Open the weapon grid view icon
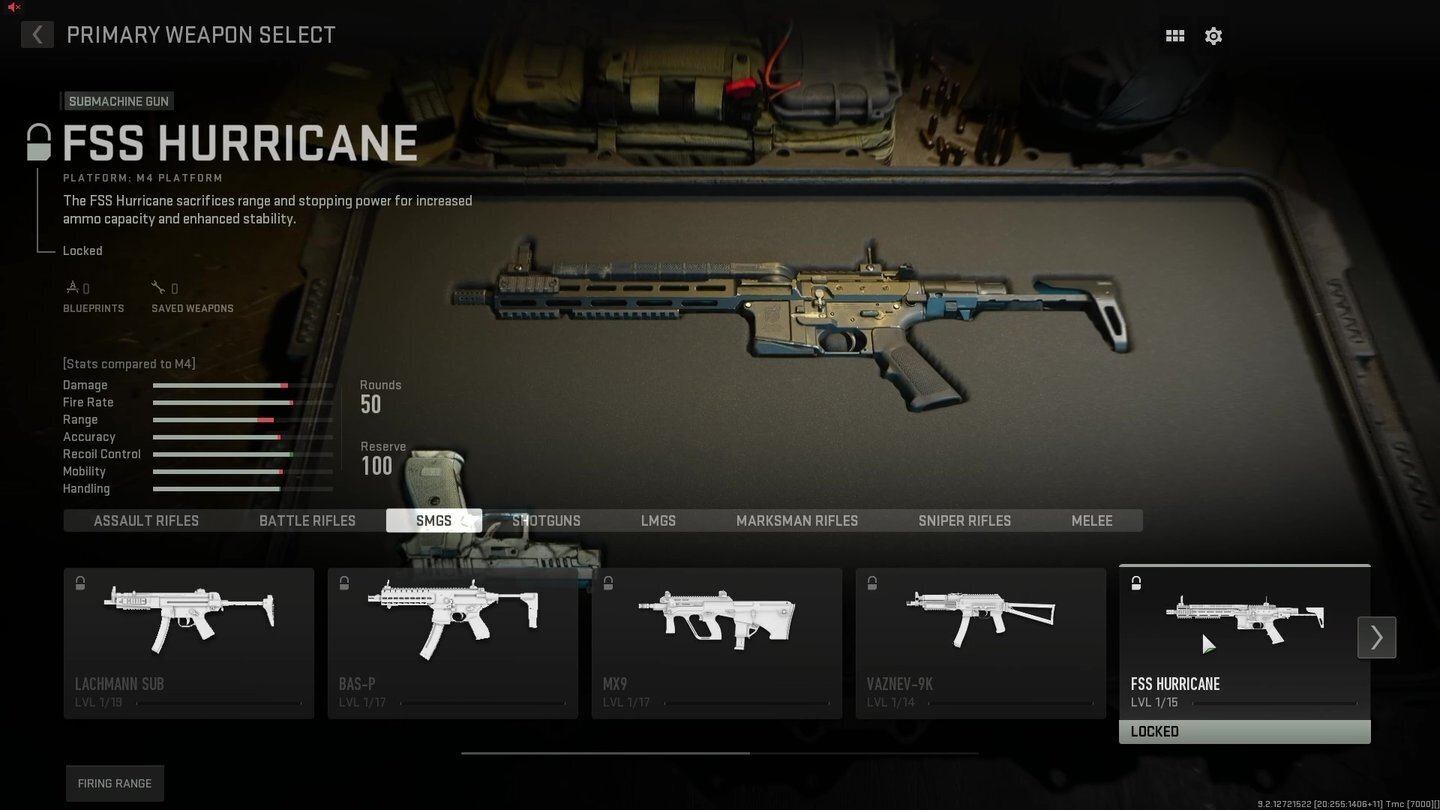This screenshot has height=810, width=1440. [1174, 35]
